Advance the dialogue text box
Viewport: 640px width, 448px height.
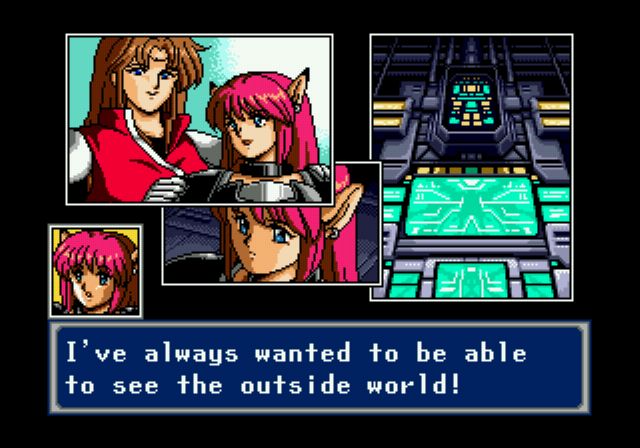pyautogui.click(x=320, y=368)
